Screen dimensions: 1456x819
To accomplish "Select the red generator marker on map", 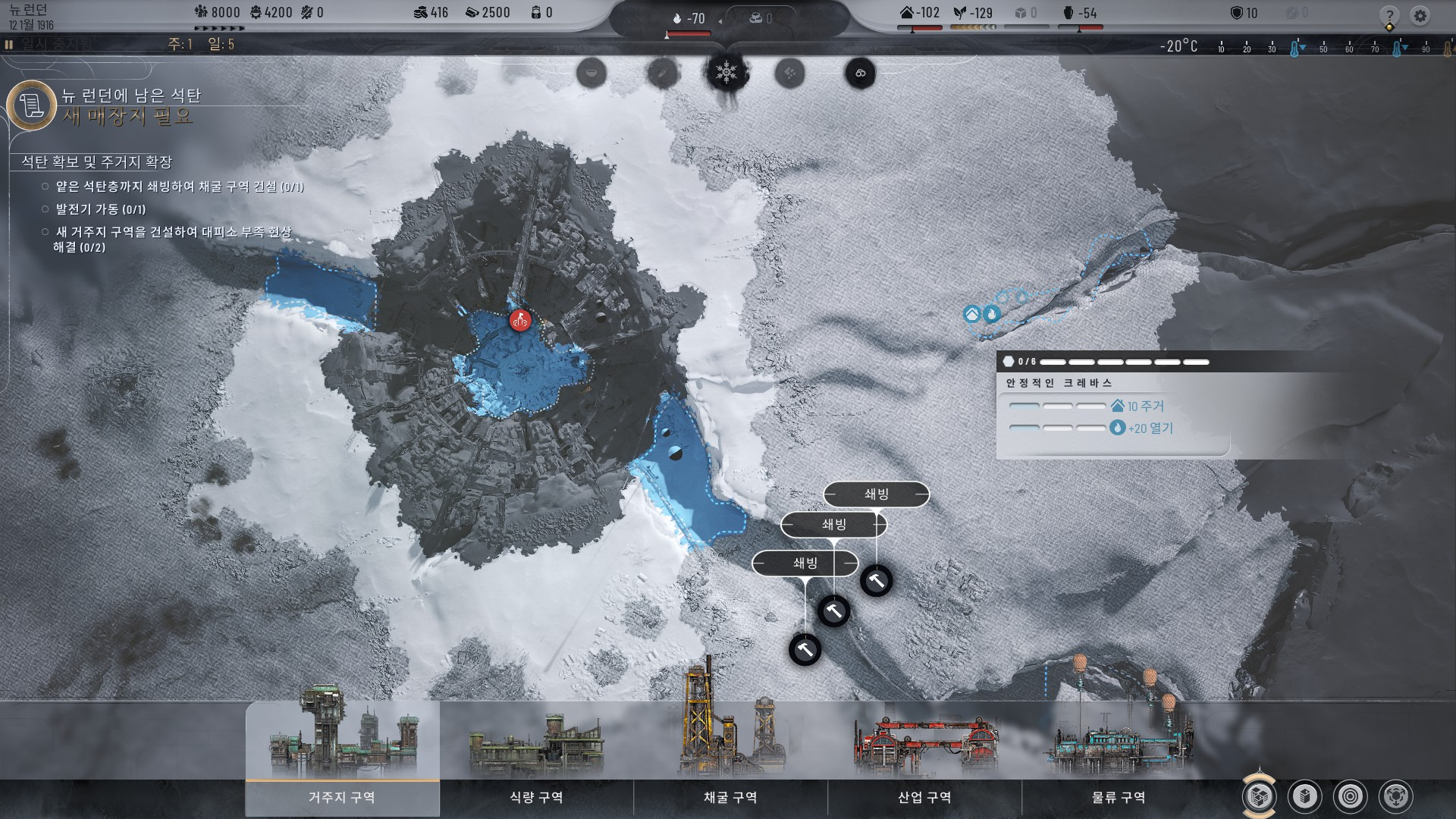I will (520, 321).
